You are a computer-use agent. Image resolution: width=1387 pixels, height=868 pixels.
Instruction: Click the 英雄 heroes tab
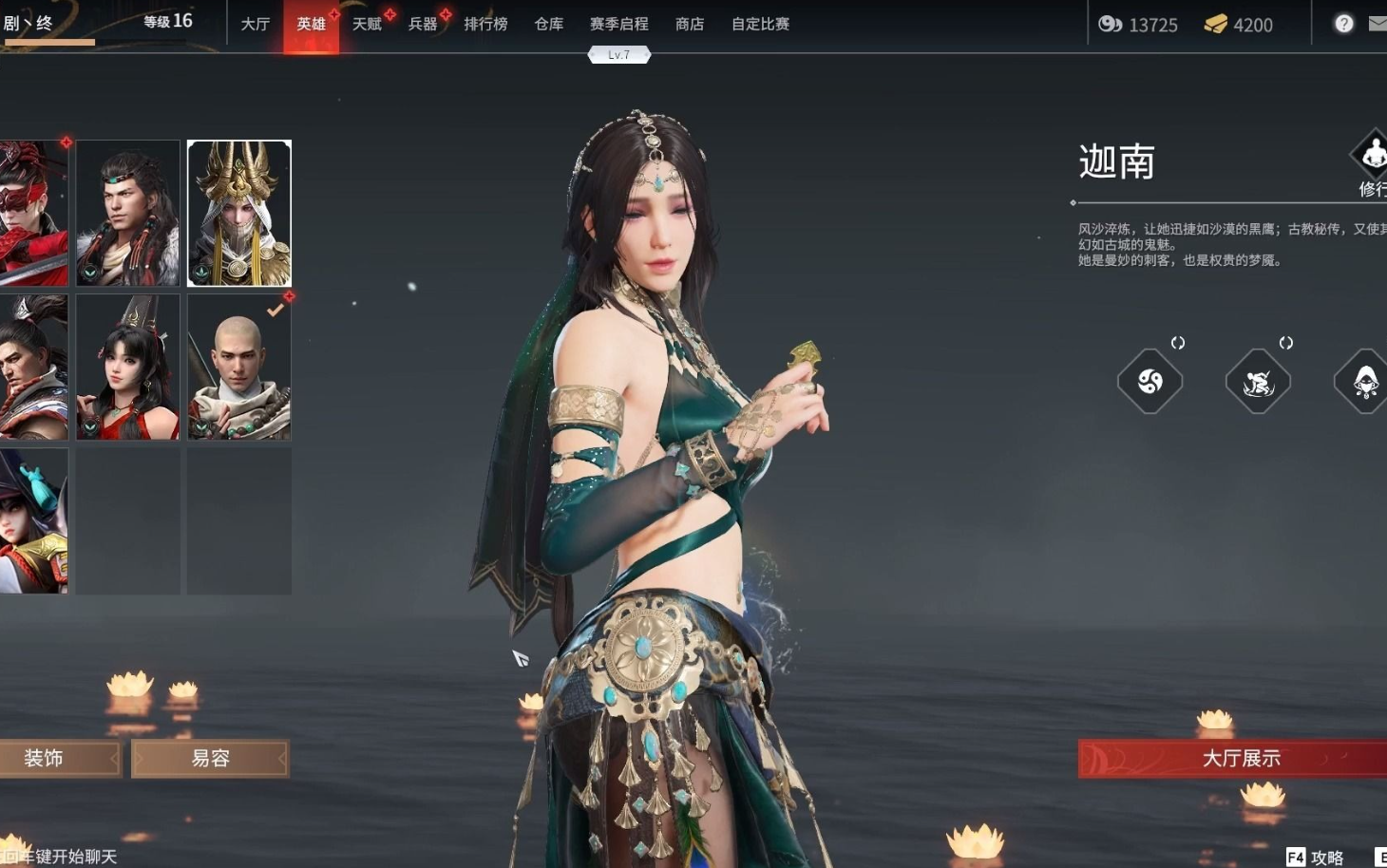[311, 24]
